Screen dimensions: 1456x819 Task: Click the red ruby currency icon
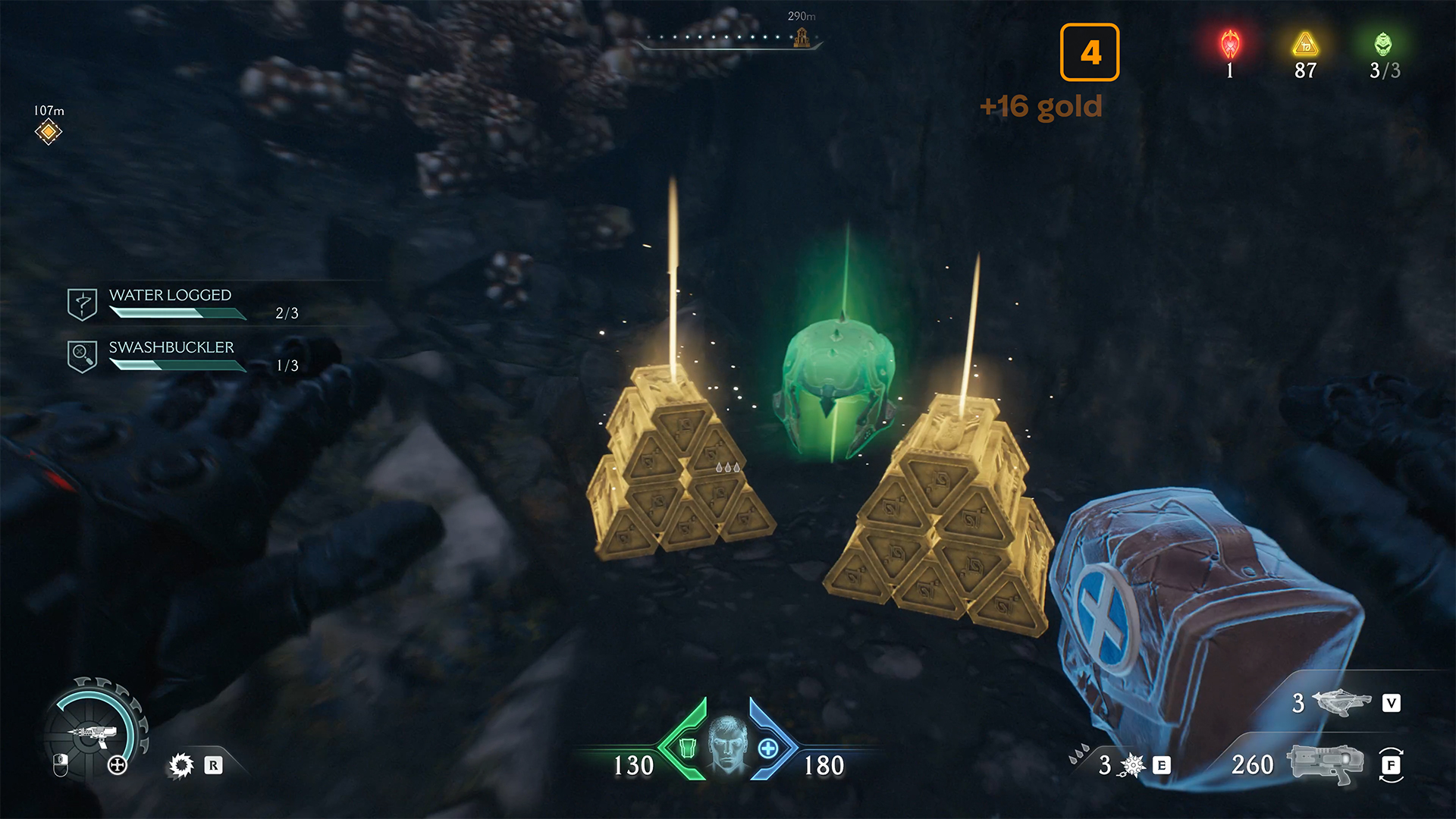(x=1230, y=45)
